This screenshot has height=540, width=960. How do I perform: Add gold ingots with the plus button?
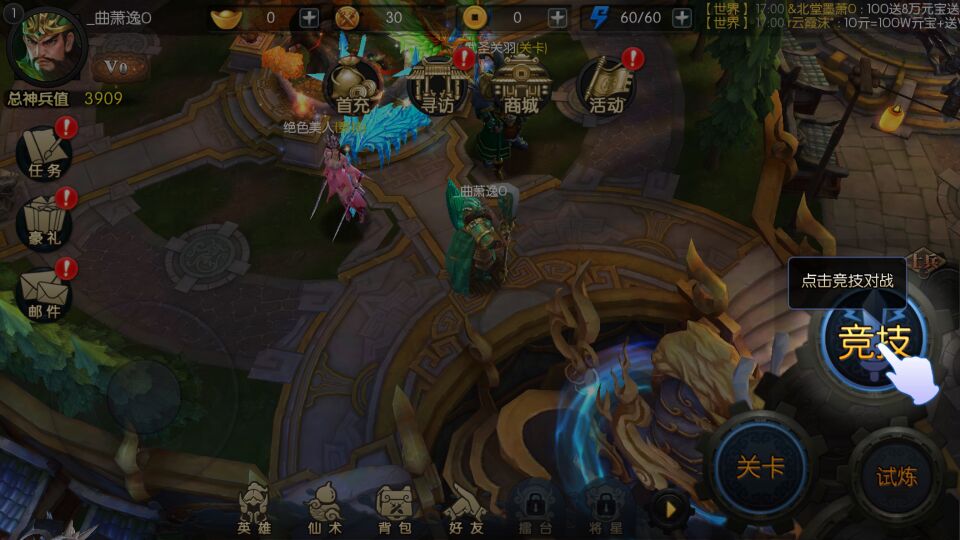pos(309,17)
